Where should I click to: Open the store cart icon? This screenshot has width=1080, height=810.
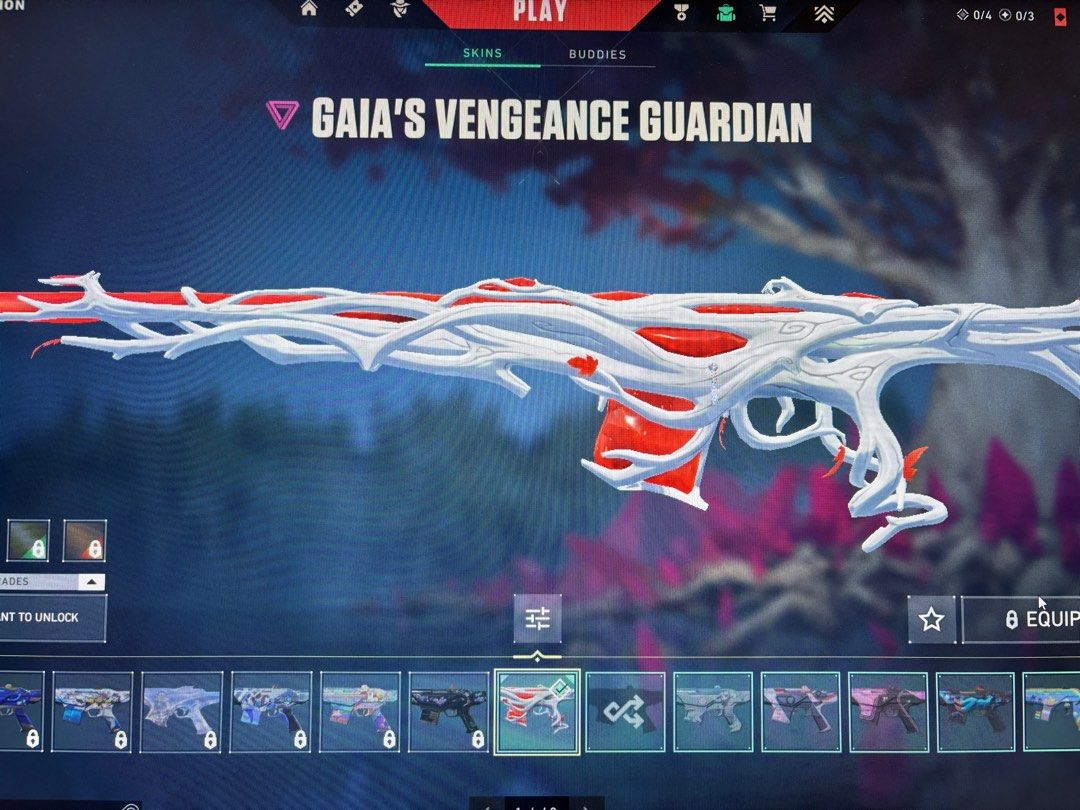click(x=768, y=13)
